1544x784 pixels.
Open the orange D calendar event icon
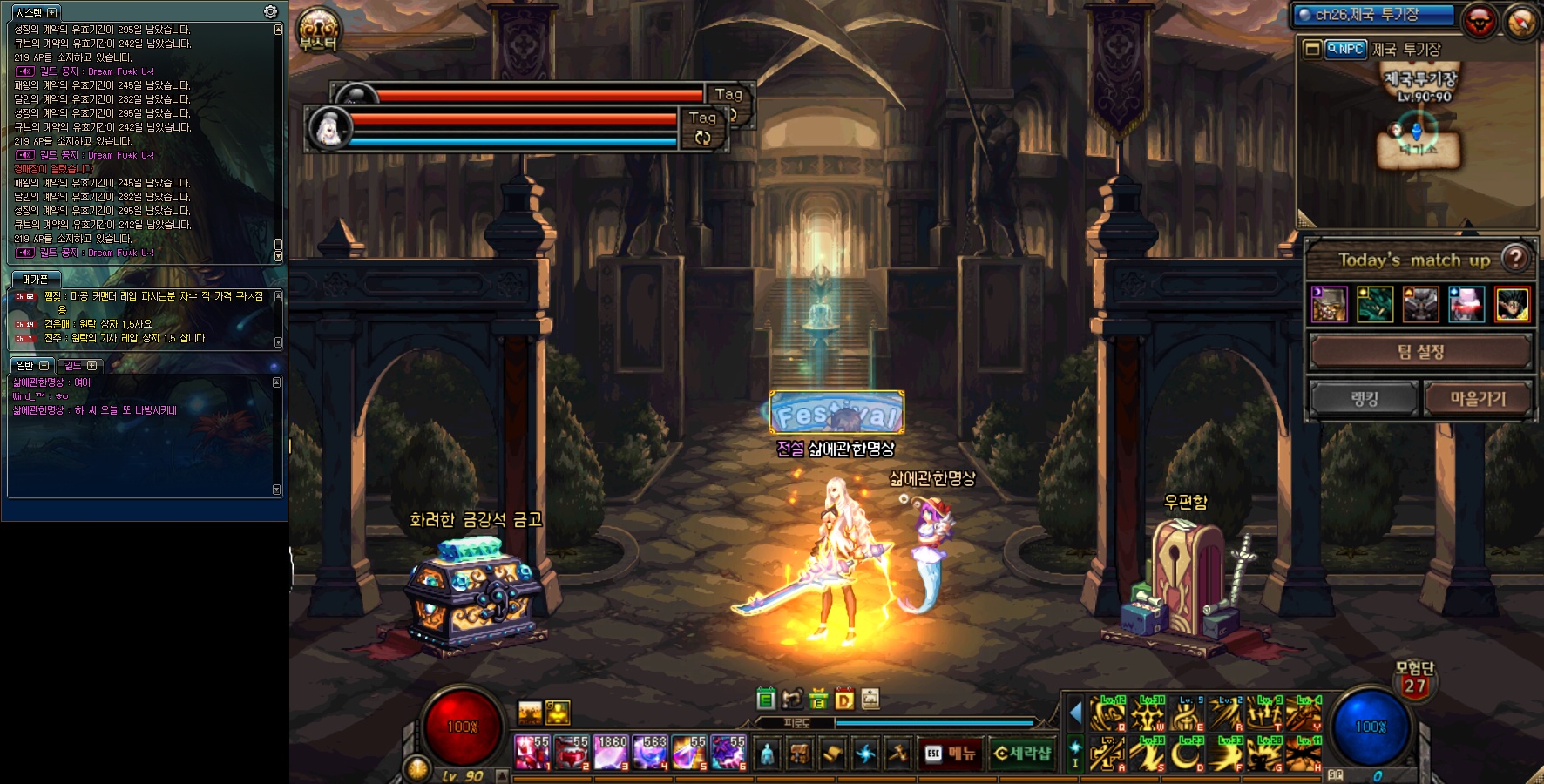coord(843,699)
